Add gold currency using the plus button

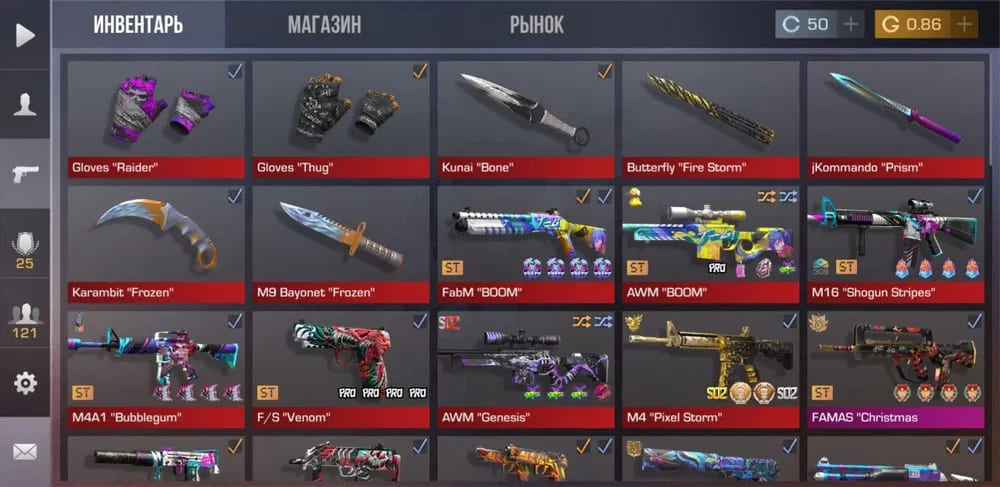click(x=964, y=24)
